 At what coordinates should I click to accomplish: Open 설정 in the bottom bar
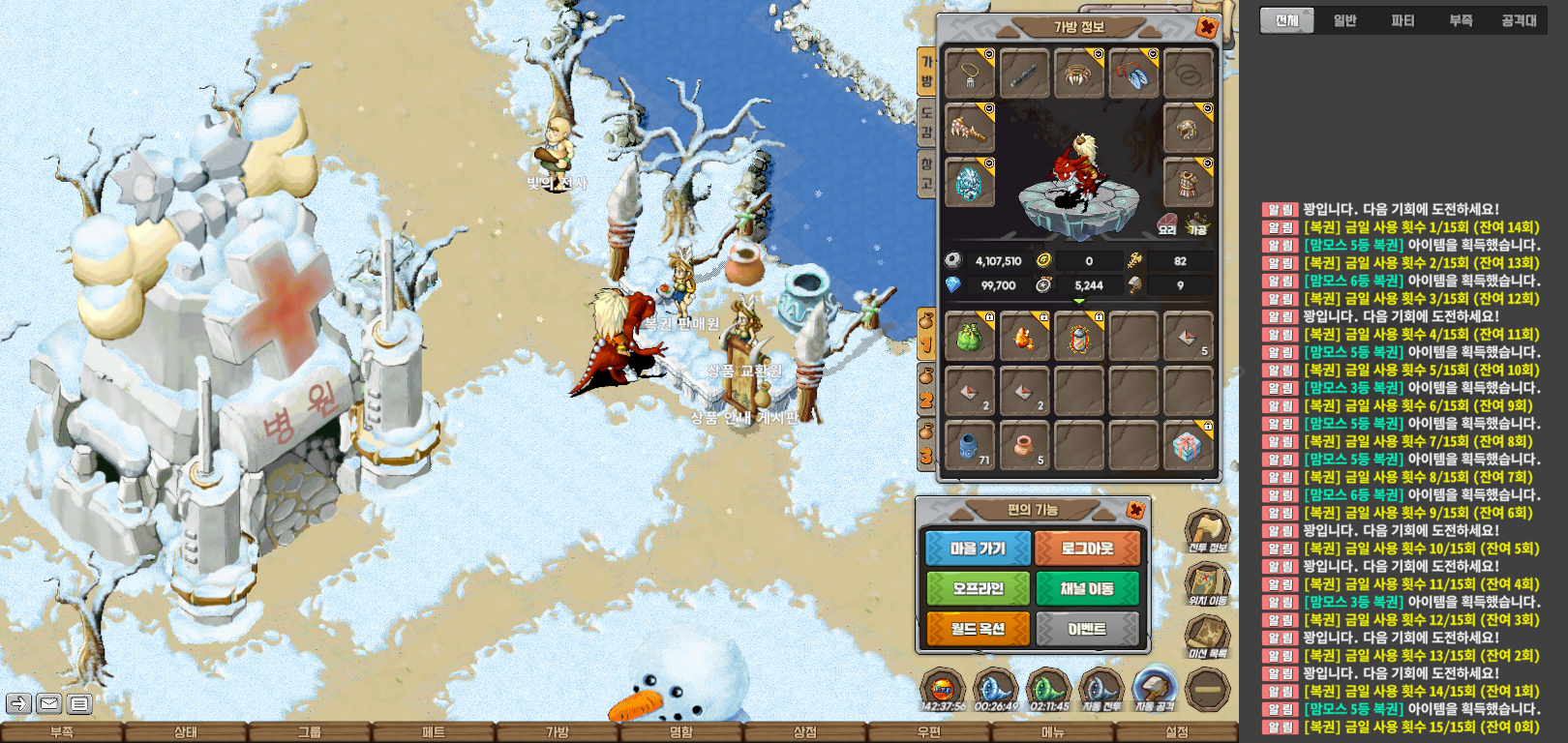[x=1176, y=732]
